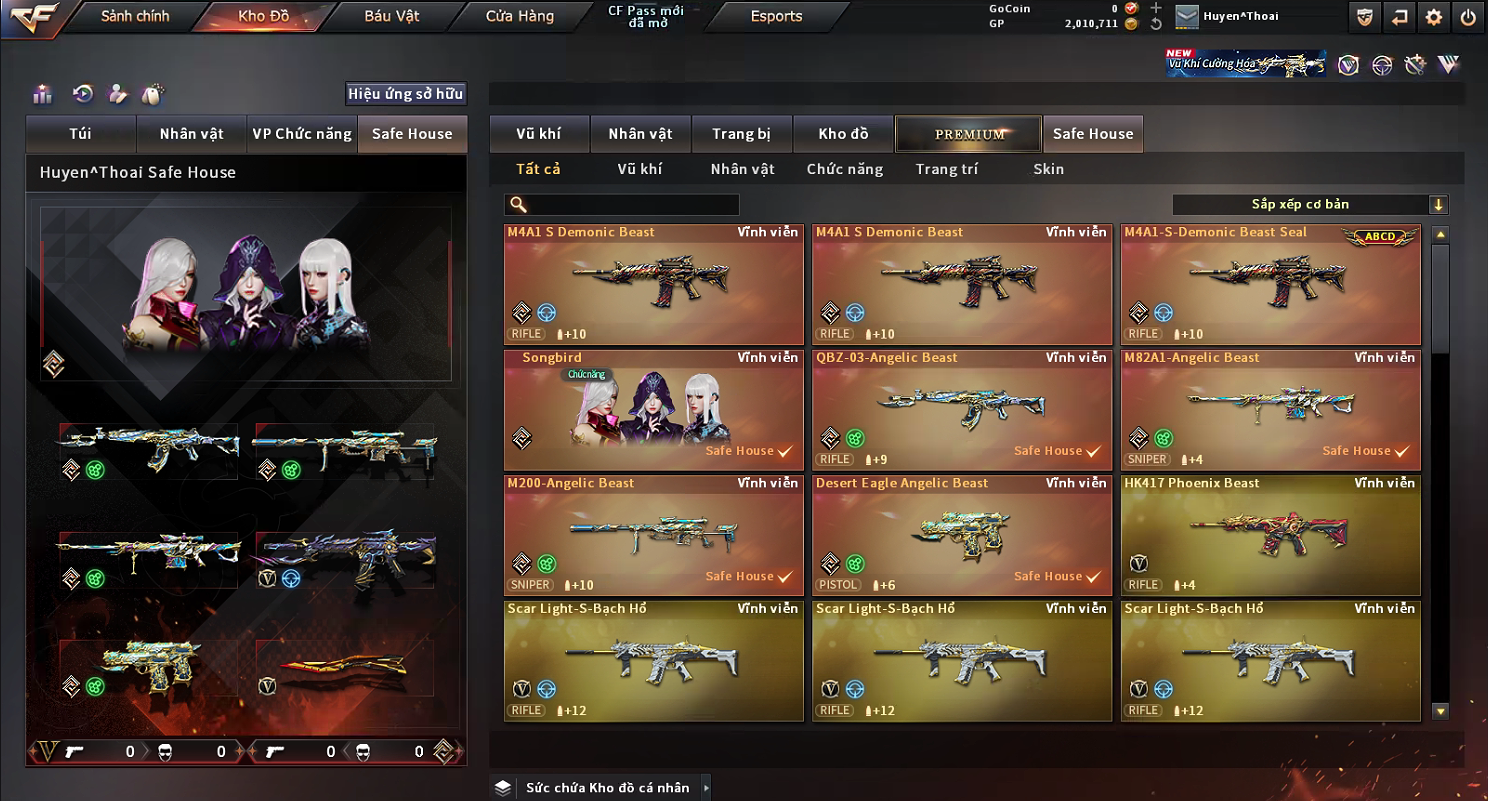Viewport: 1488px width, 801px height.
Task: Open the gear settings icon
Action: pos(1434,17)
